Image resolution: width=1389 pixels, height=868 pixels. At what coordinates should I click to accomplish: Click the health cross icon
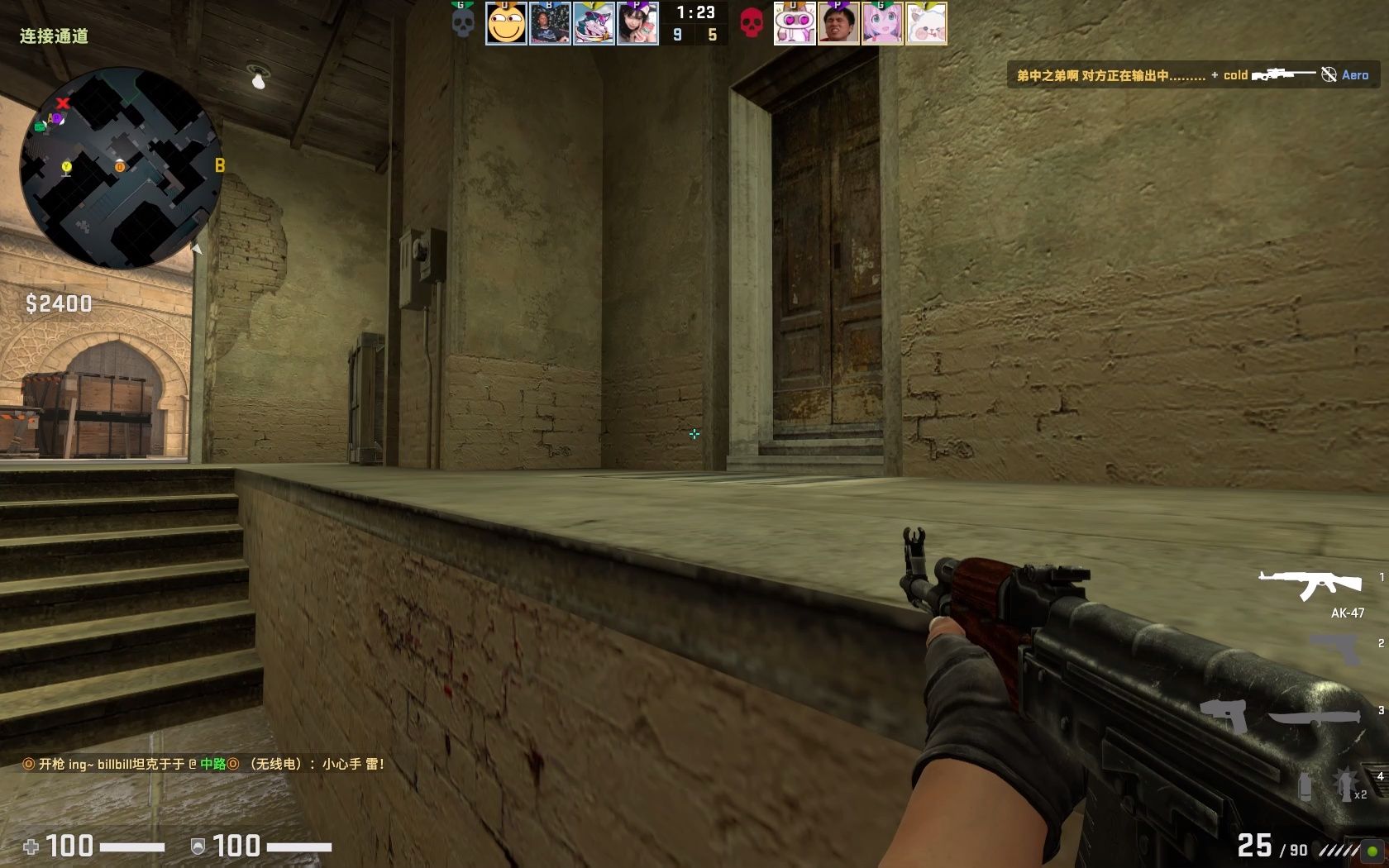pos(31,847)
